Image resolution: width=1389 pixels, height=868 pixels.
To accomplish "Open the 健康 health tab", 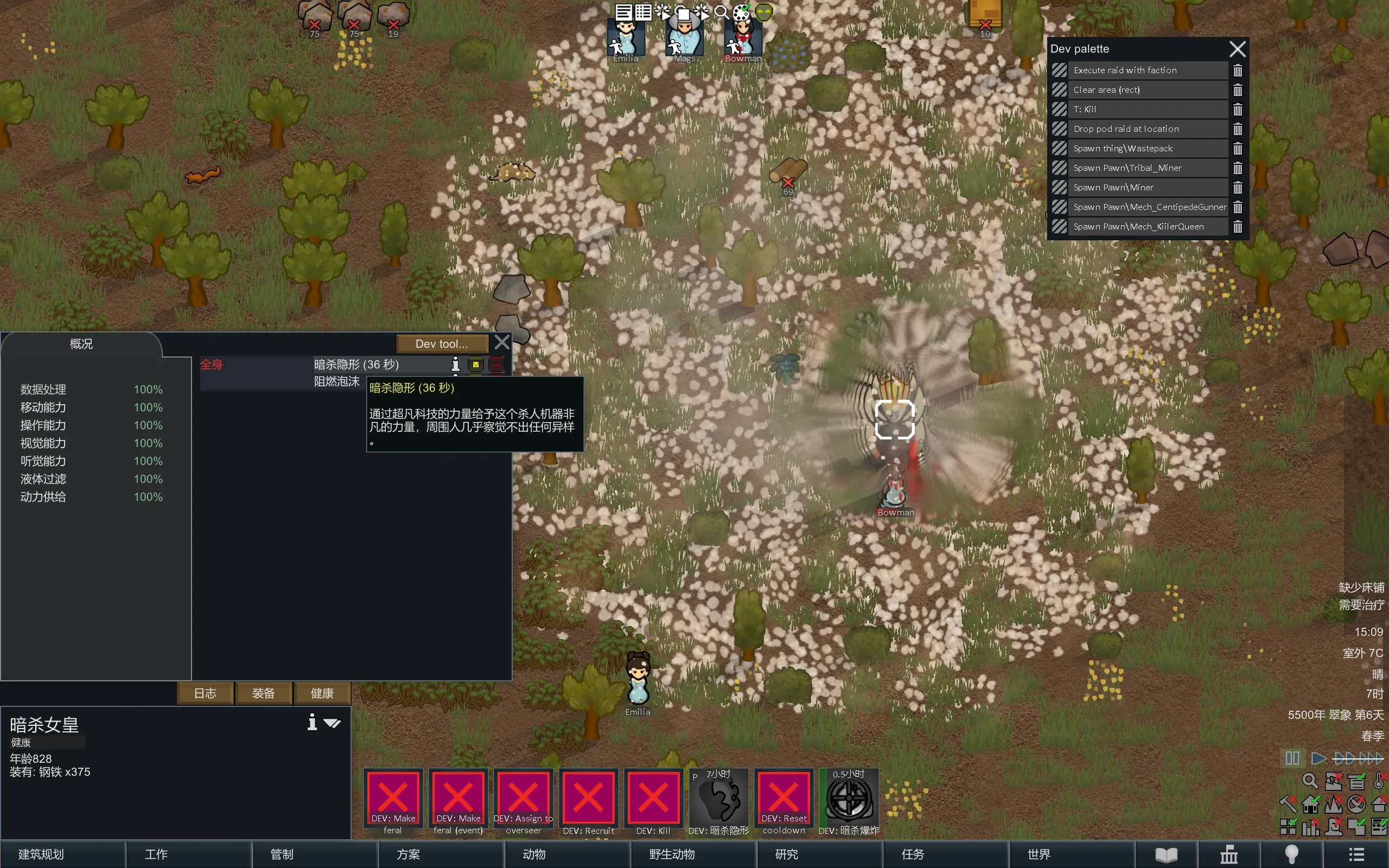I will click(322, 693).
